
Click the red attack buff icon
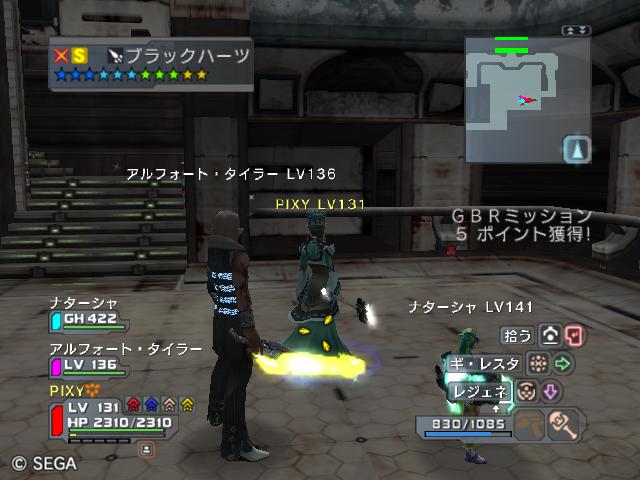[x=134, y=405]
